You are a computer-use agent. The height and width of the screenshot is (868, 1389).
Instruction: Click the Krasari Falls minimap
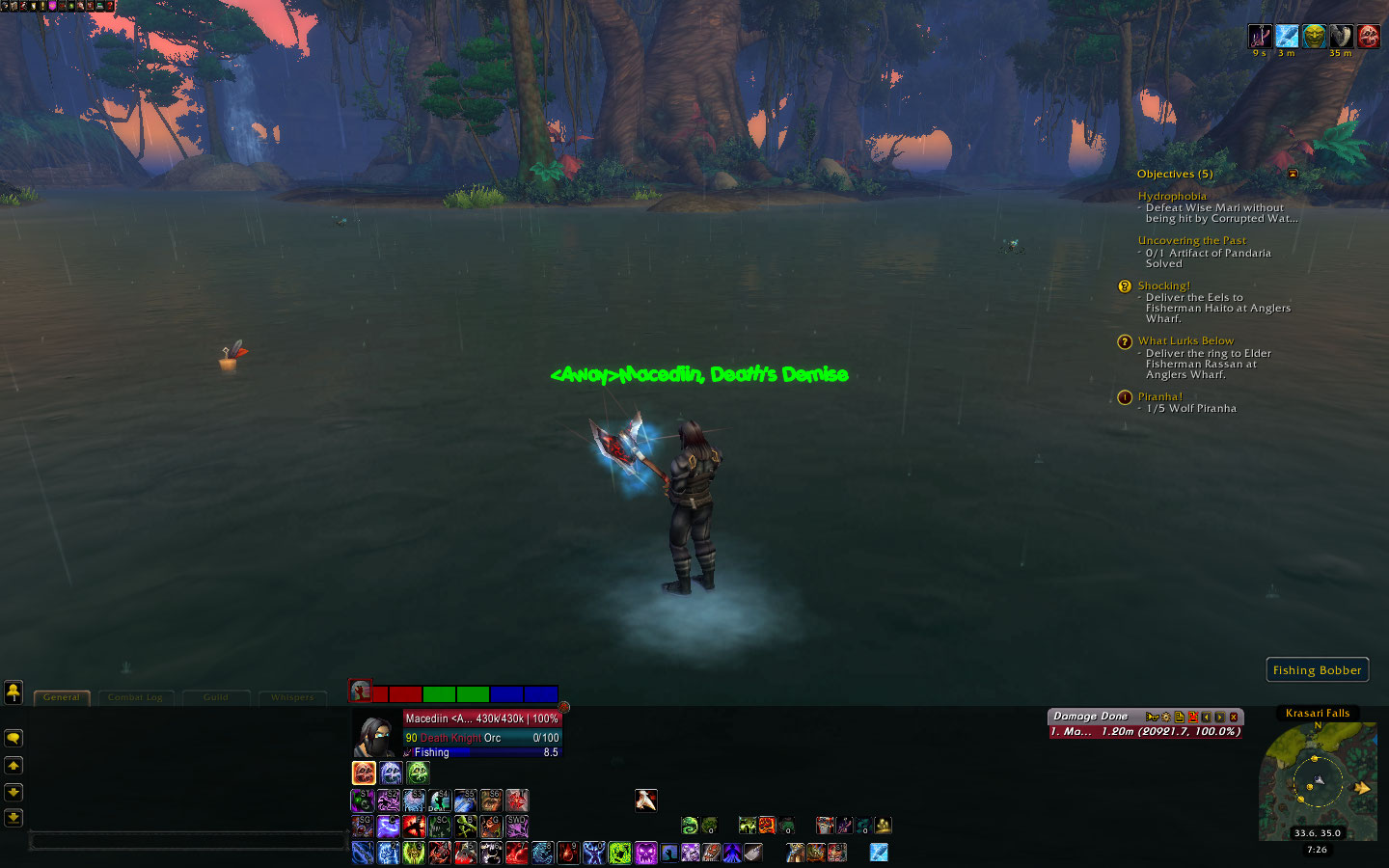pos(1317,781)
